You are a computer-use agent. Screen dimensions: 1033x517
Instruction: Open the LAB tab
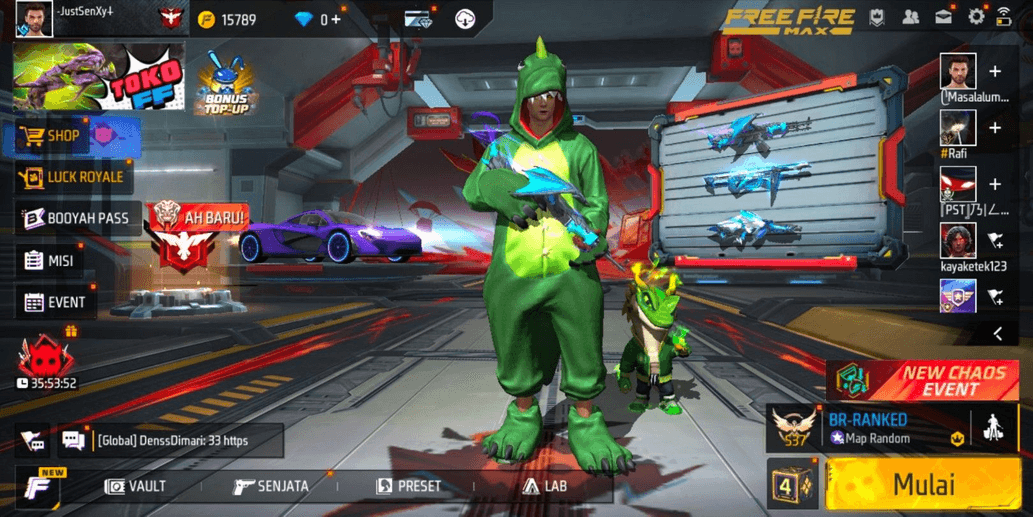(545, 486)
